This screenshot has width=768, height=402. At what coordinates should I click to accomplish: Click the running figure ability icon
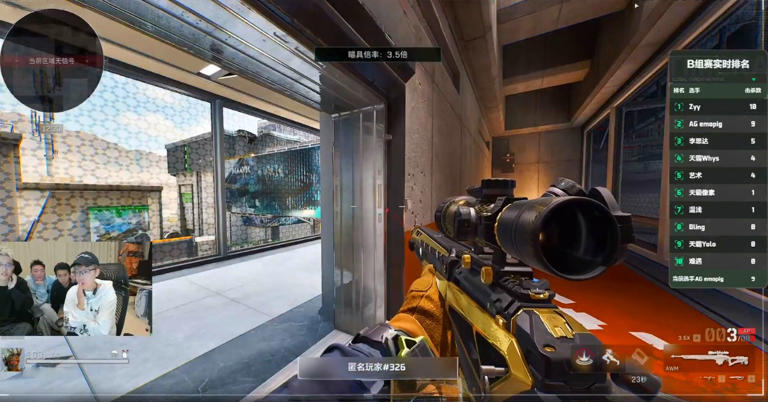pos(610,356)
